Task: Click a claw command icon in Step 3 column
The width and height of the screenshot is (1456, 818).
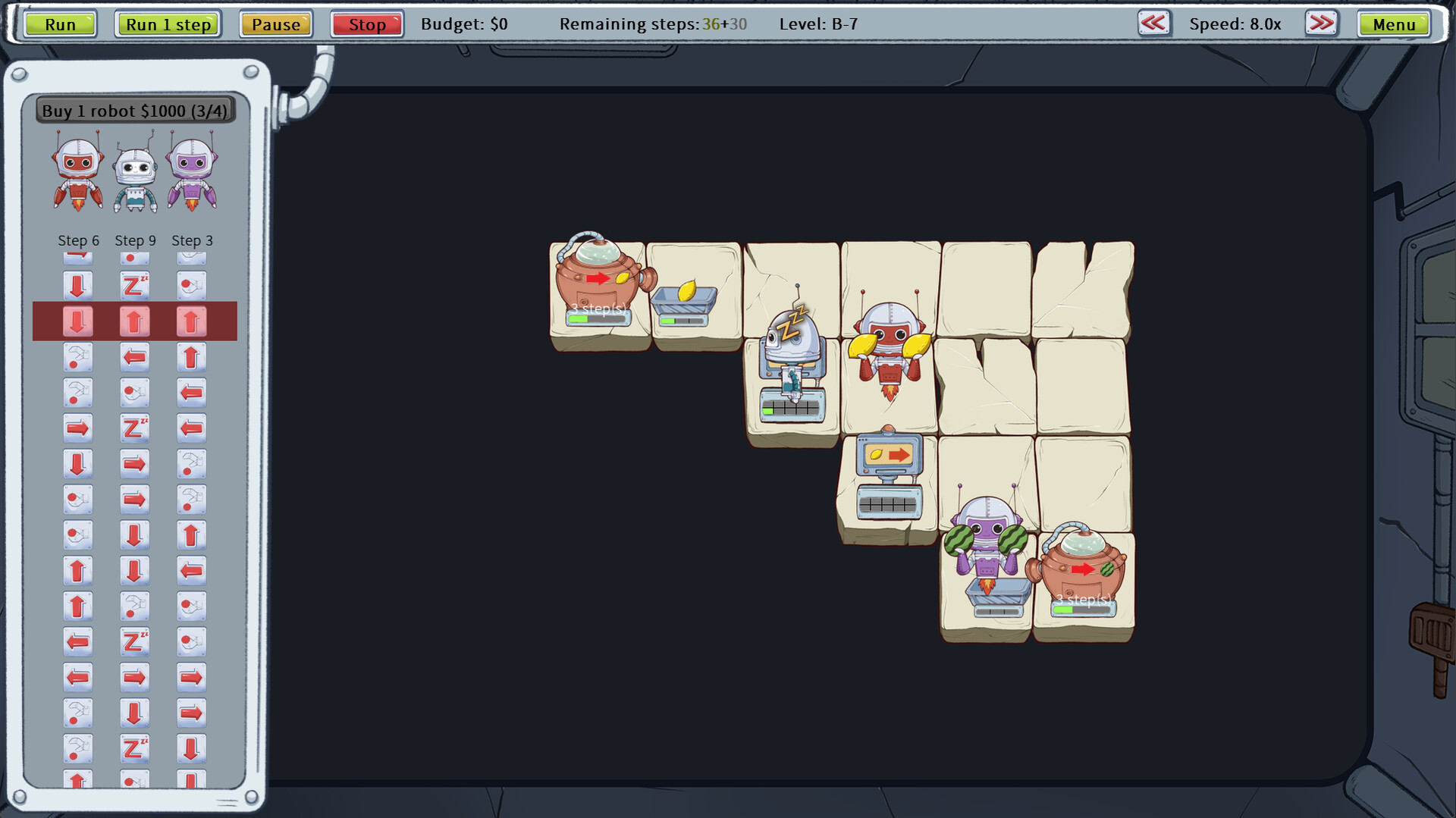Action: pos(192,463)
